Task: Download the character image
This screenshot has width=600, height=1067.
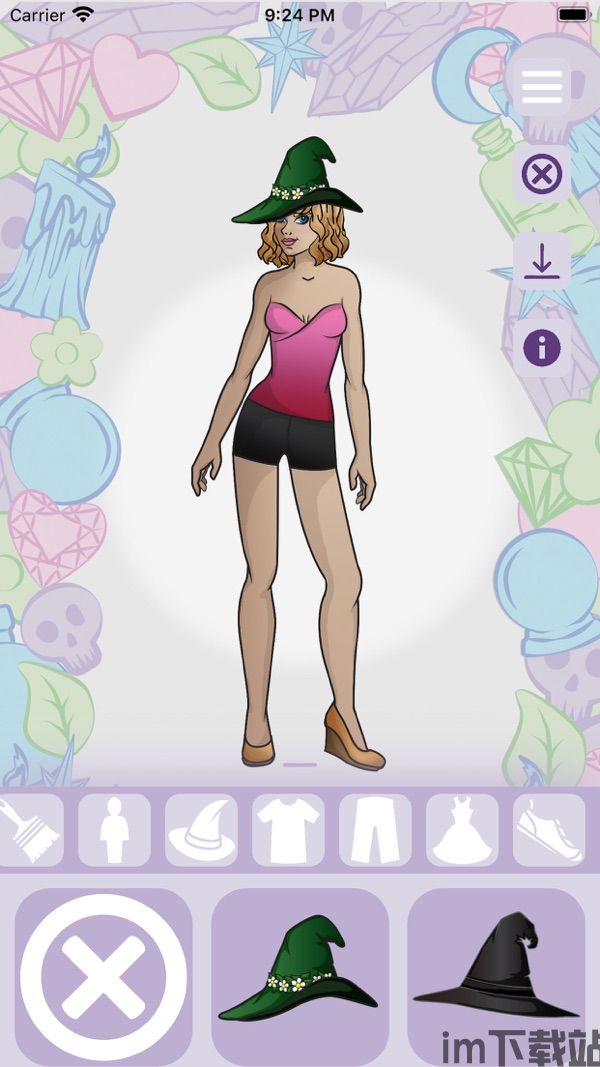Action: [542, 262]
